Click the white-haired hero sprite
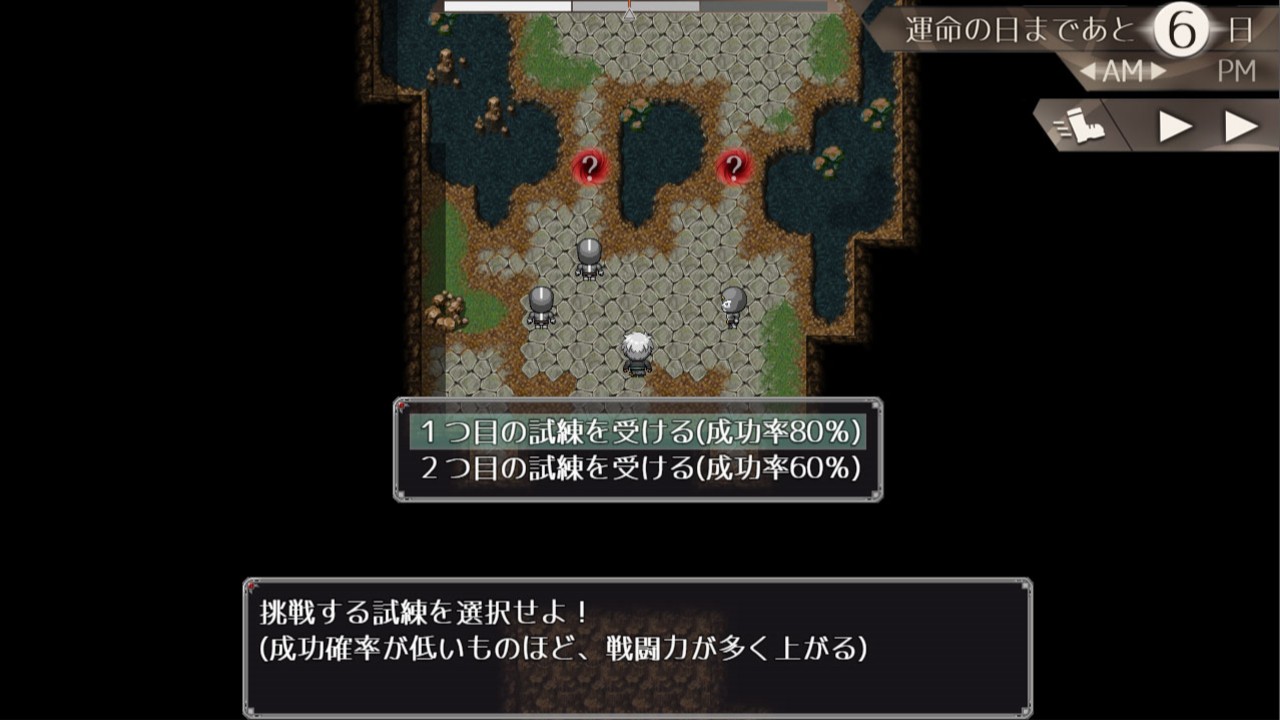Image resolution: width=1280 pixels, height=720 pixels. [x=637, y=352]
